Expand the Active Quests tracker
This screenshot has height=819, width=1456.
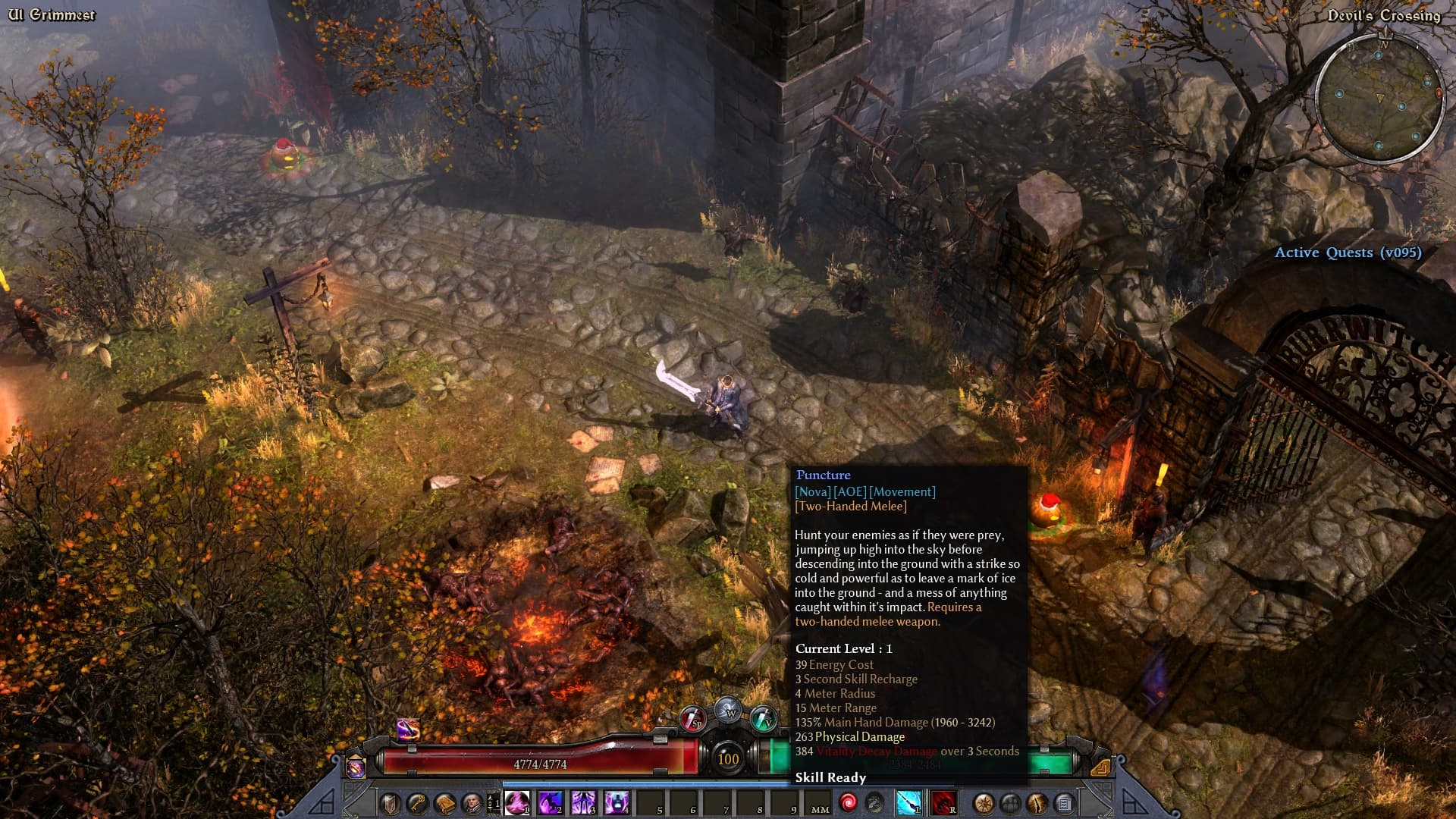coord(1348,253)
